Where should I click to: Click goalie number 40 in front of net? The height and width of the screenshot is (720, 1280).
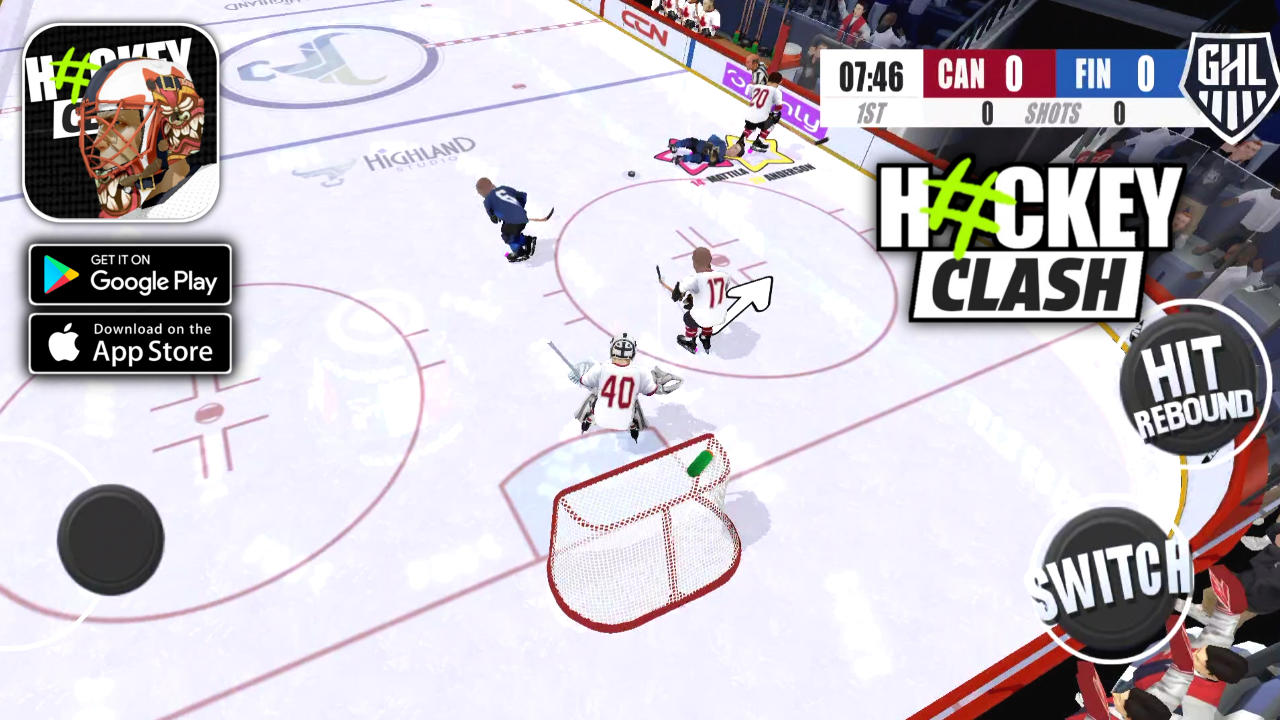(620, 390)
